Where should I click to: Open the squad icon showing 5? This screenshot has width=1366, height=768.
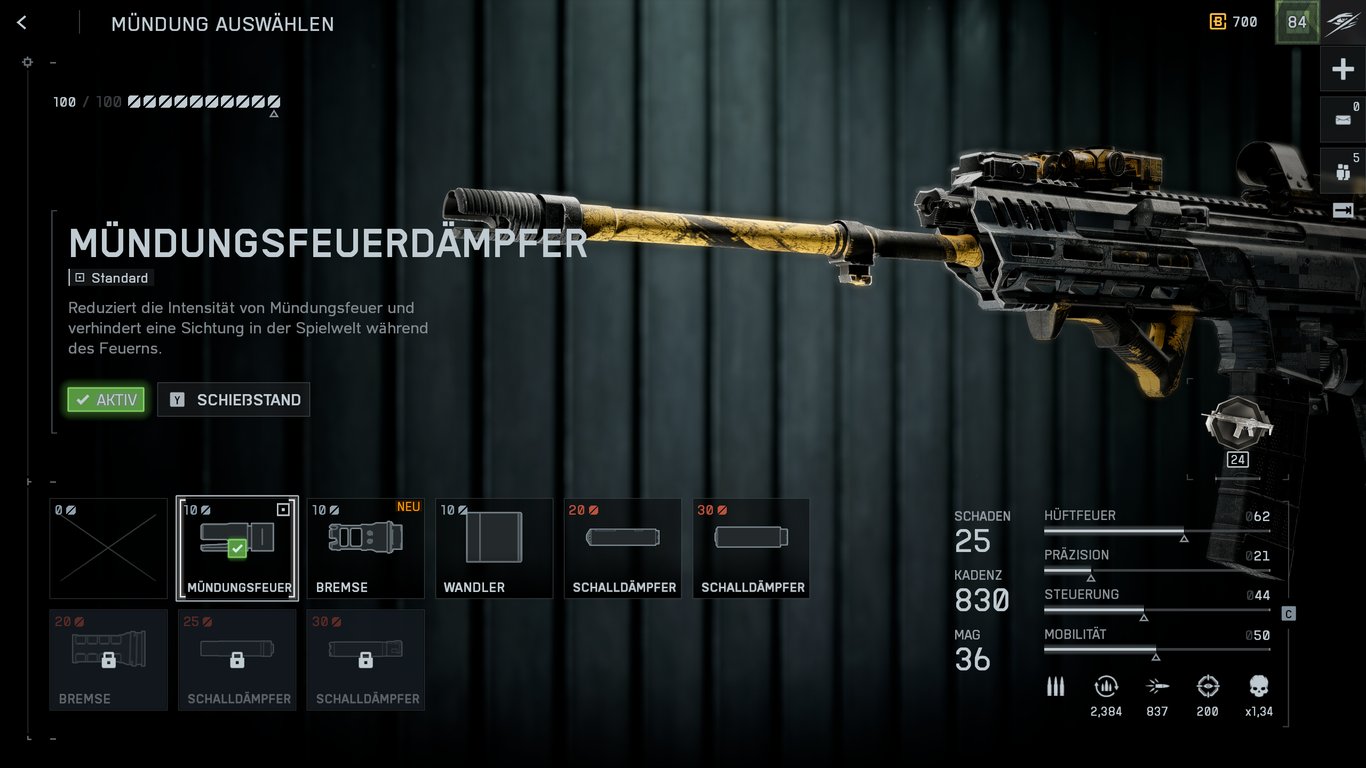click(x=1342, y=171)
